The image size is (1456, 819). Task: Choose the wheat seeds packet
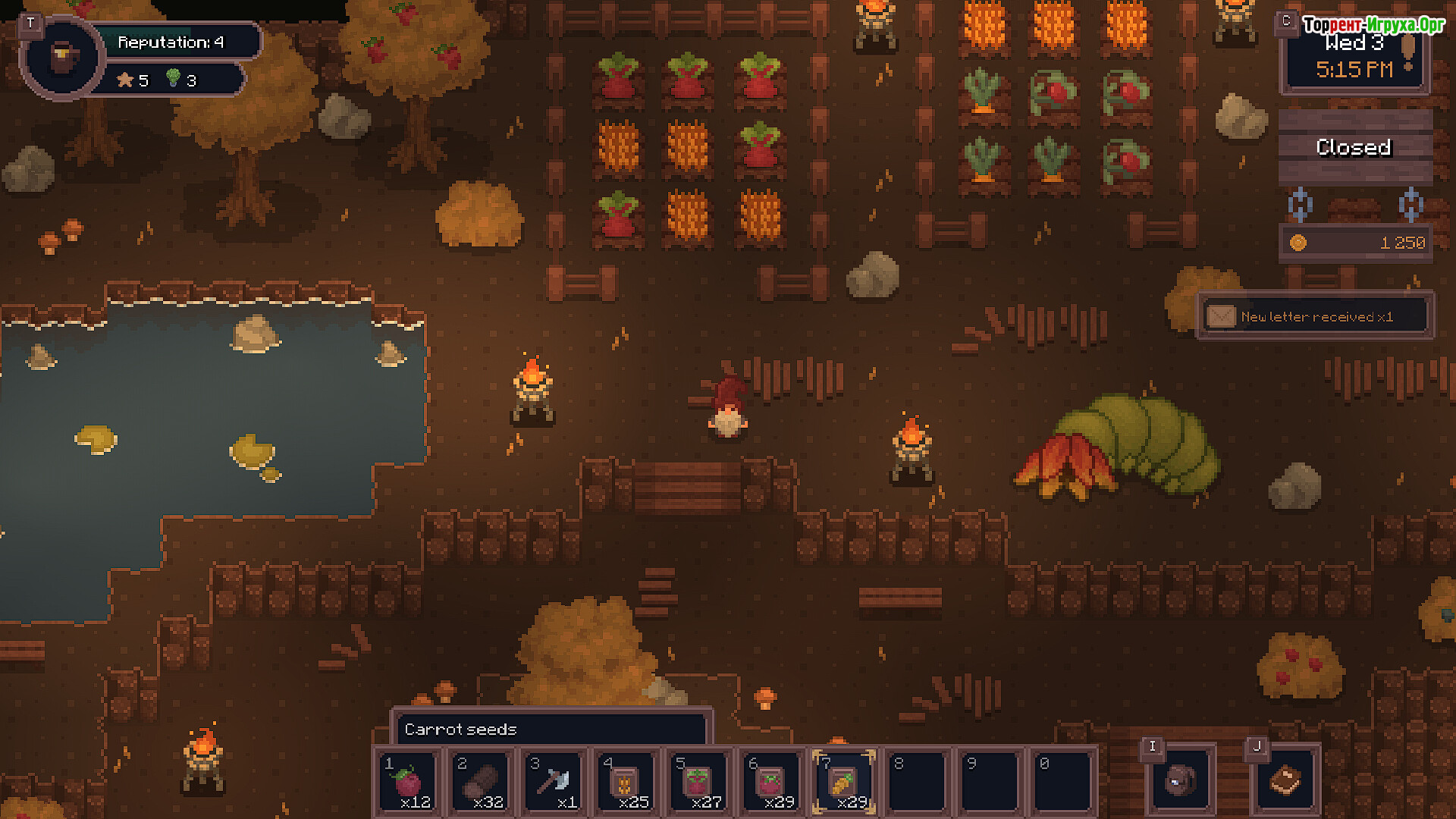click(x=626, y=783)
